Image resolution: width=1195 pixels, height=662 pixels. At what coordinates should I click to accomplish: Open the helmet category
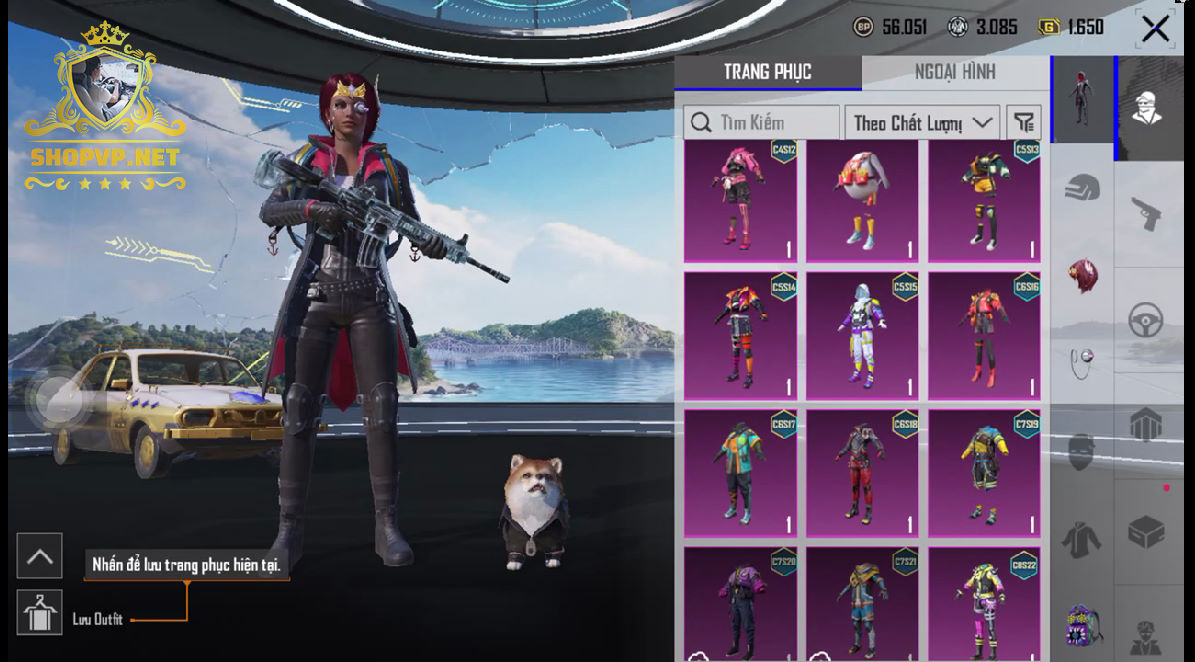tap(1082, 188)
